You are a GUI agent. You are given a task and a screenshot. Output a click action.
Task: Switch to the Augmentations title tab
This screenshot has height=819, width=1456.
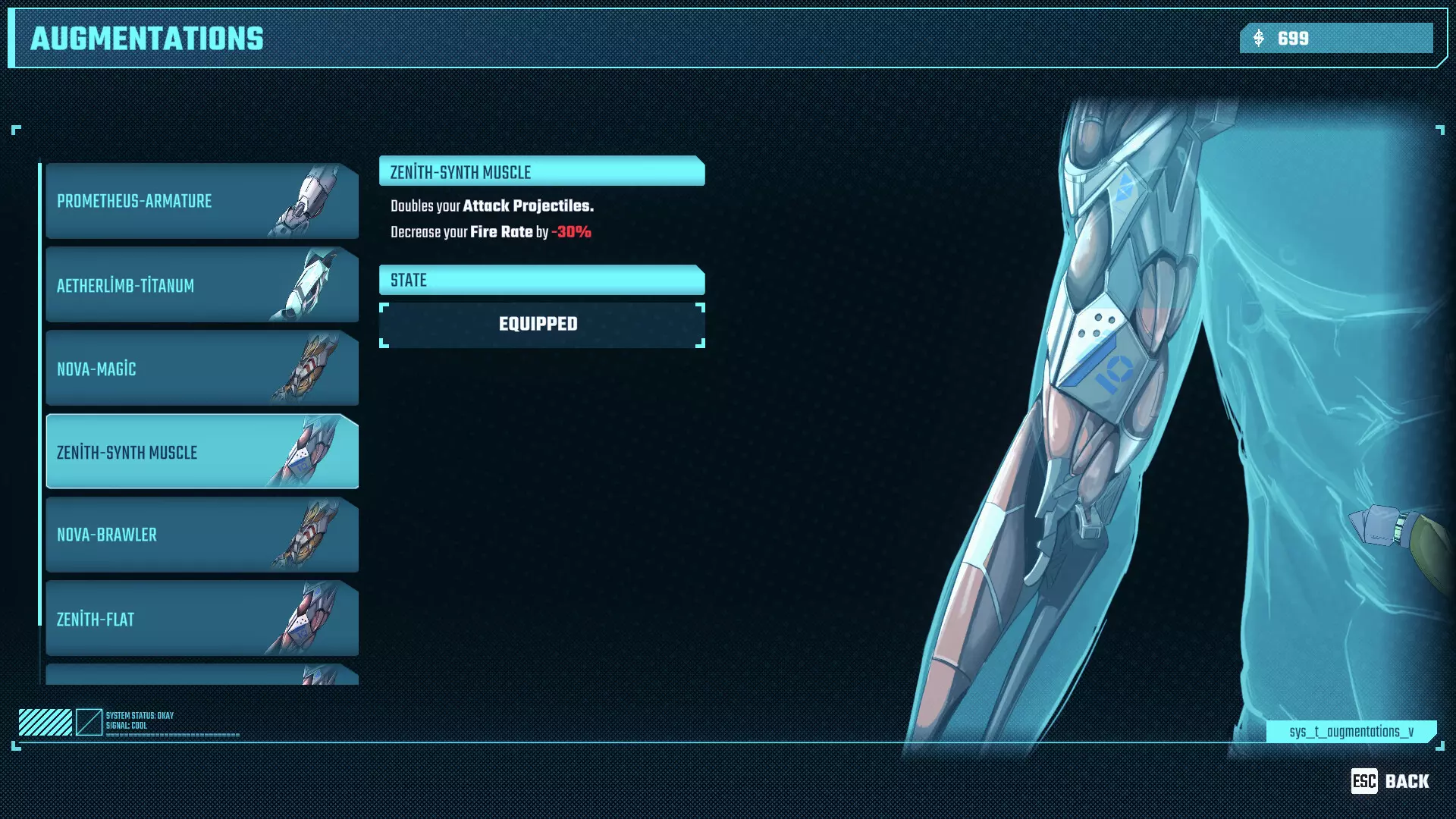pos(146,38)
